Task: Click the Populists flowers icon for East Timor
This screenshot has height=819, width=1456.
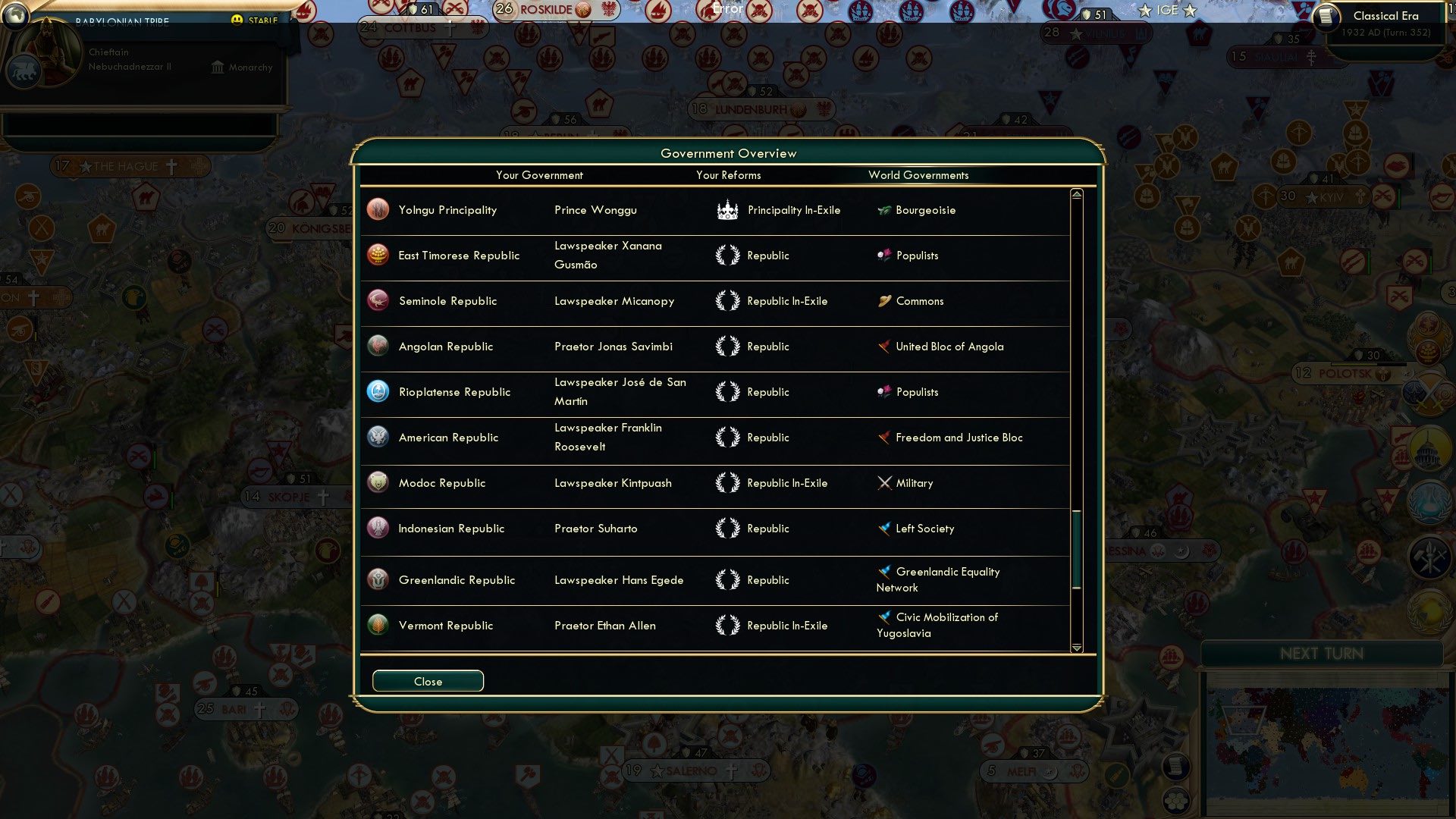Action: coord(883,256)
